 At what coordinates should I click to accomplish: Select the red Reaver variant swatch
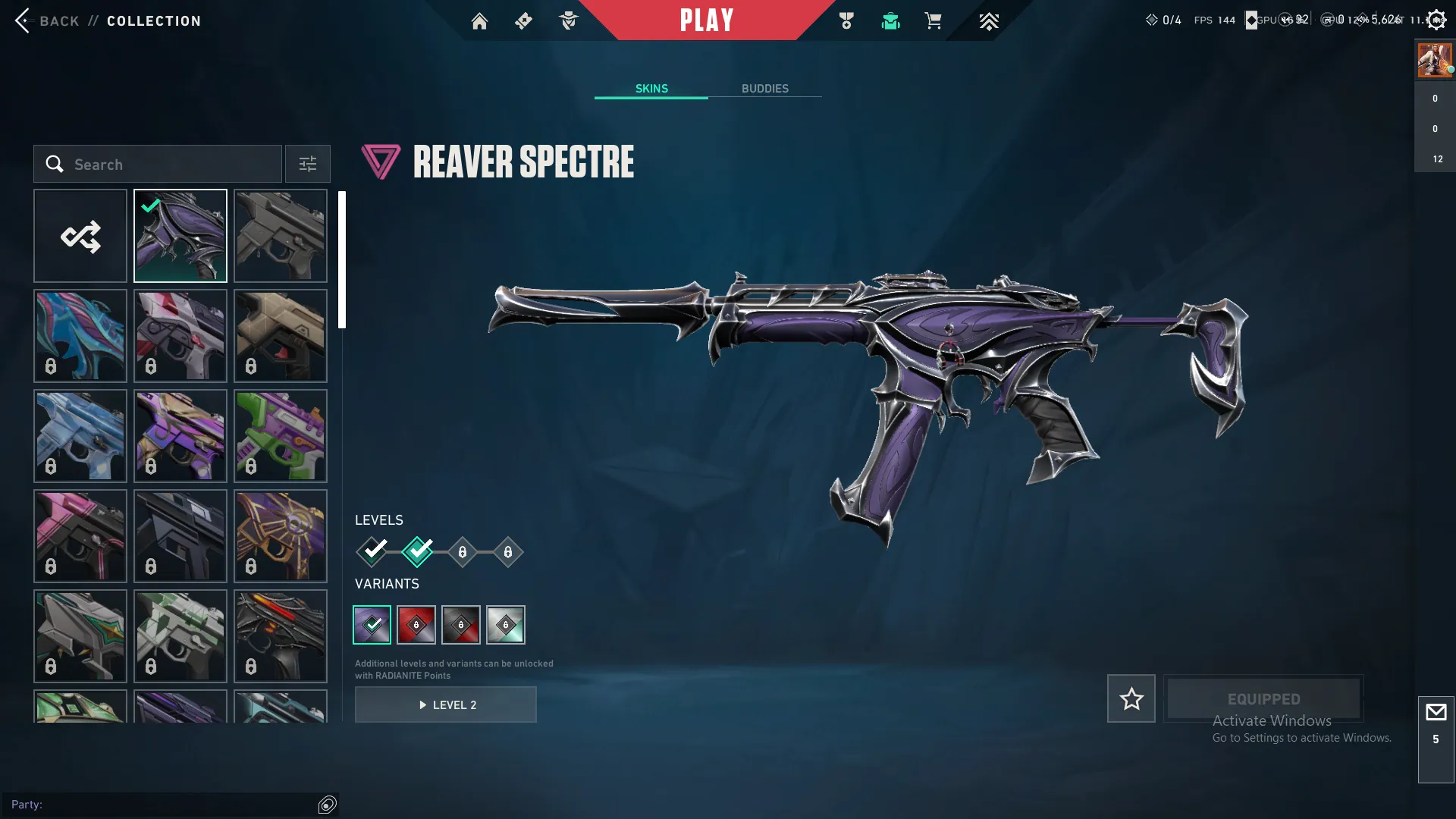click(416, 624)
